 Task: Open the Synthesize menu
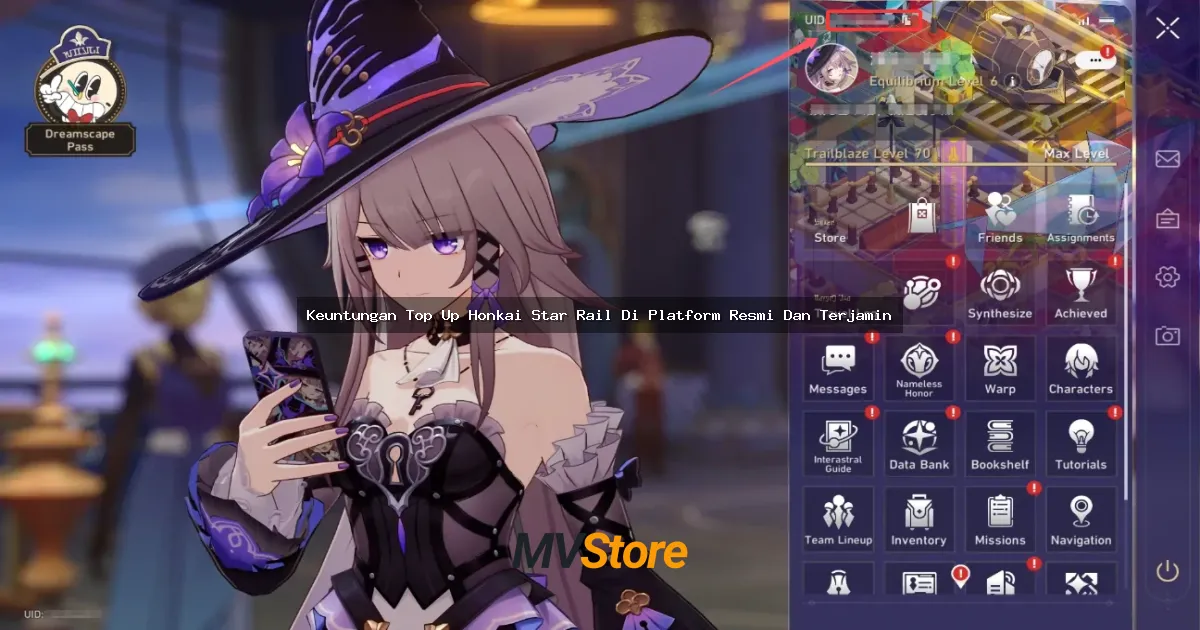coord(1000,294)
